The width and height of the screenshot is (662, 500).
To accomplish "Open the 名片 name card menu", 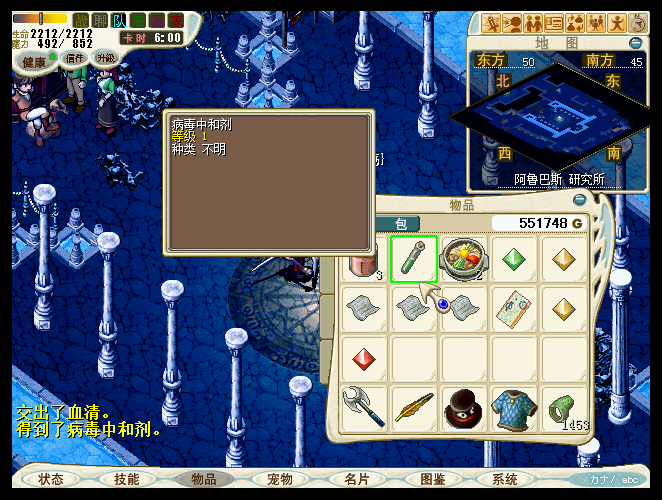I will [356, 479].
